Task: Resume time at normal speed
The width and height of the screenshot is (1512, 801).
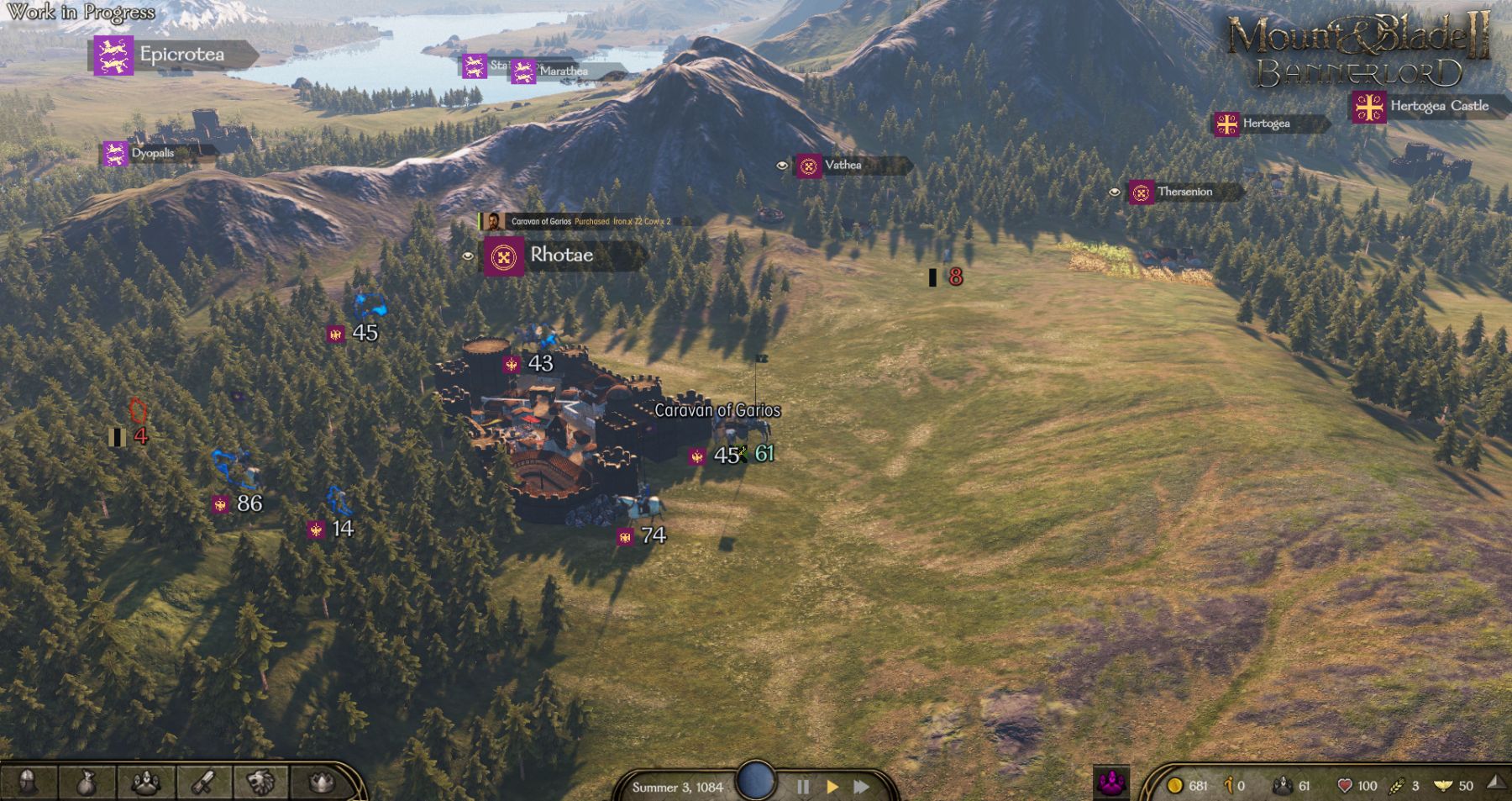Action: [832, 787]
